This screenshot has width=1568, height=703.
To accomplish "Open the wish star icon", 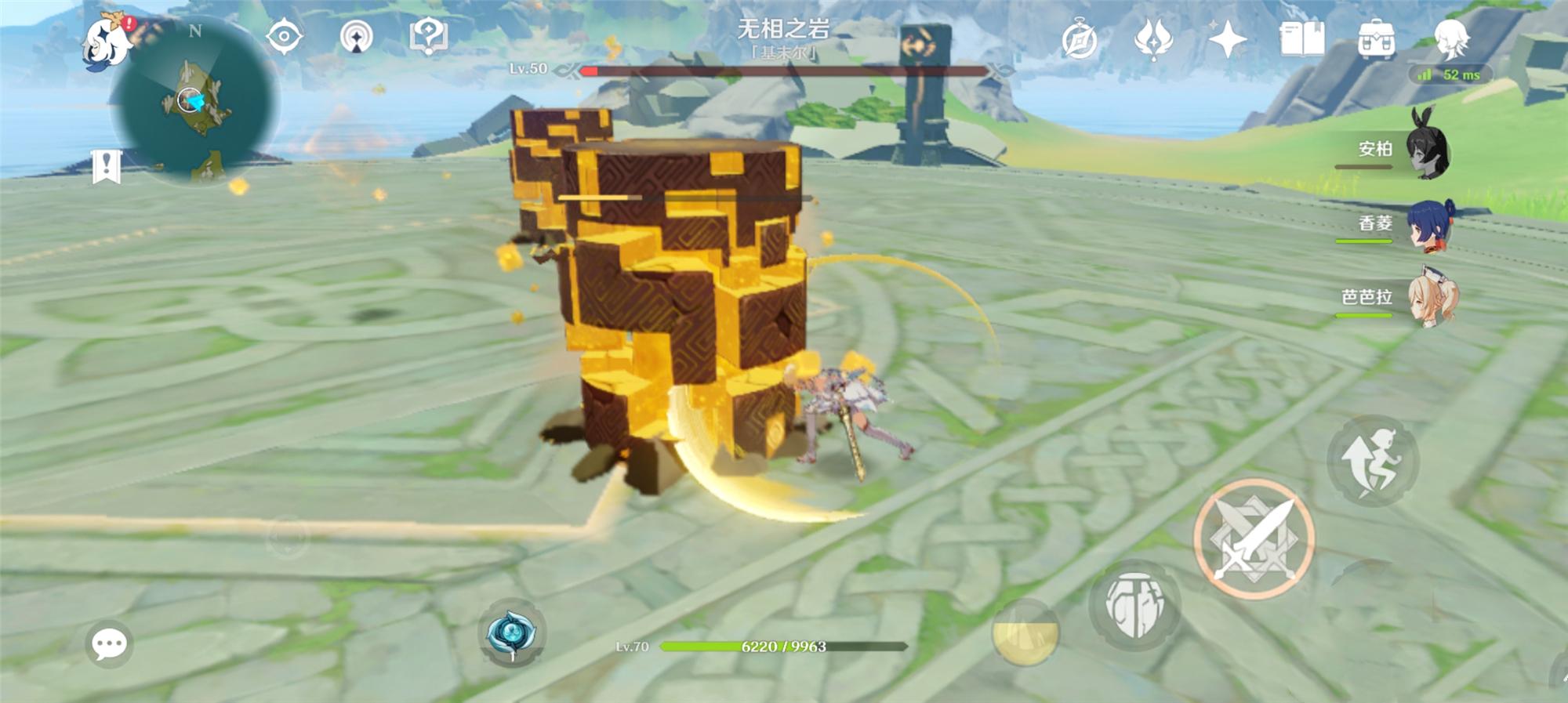I will tap(1227, 39).
